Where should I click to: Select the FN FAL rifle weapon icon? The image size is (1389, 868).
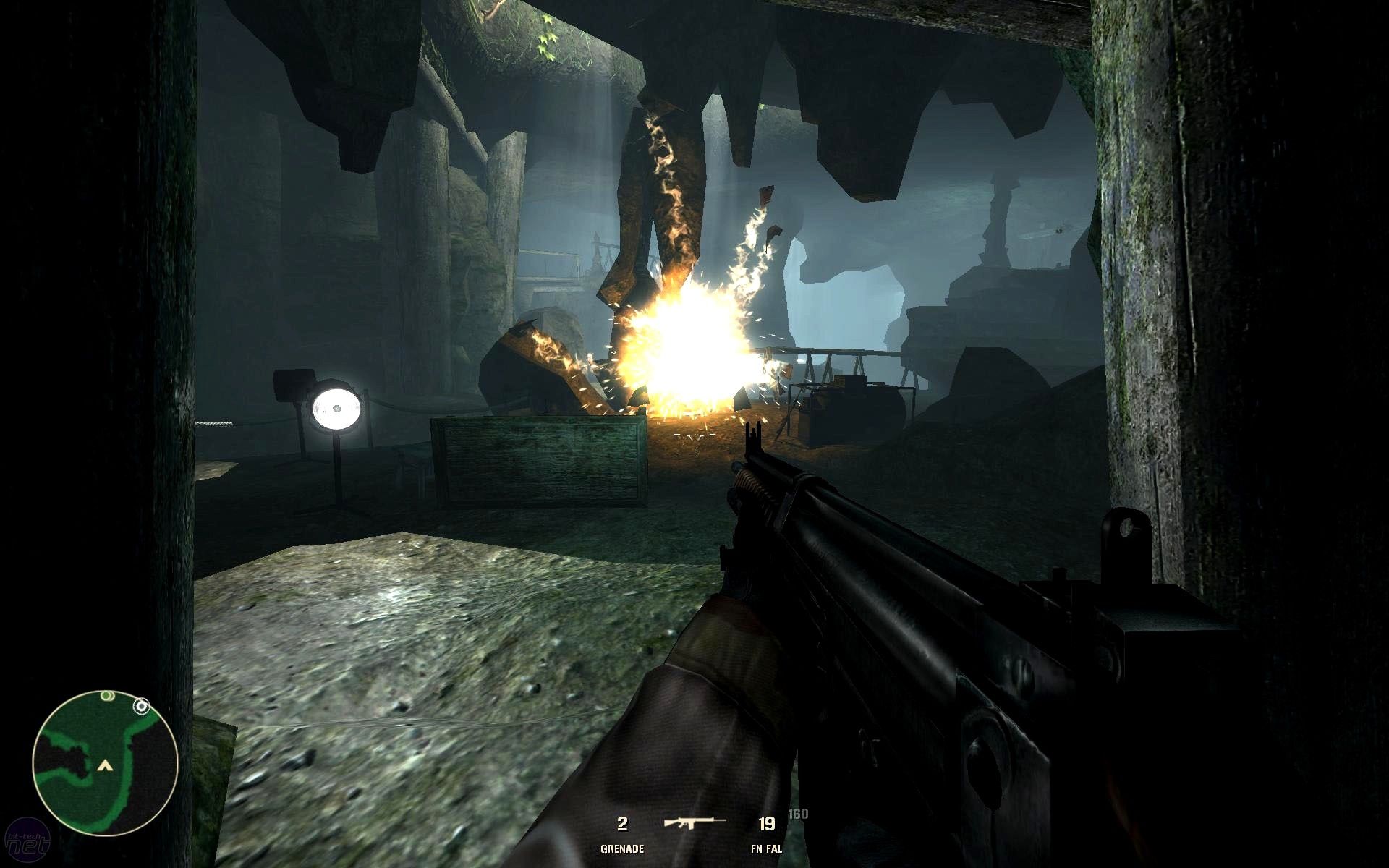pos(693,822)
